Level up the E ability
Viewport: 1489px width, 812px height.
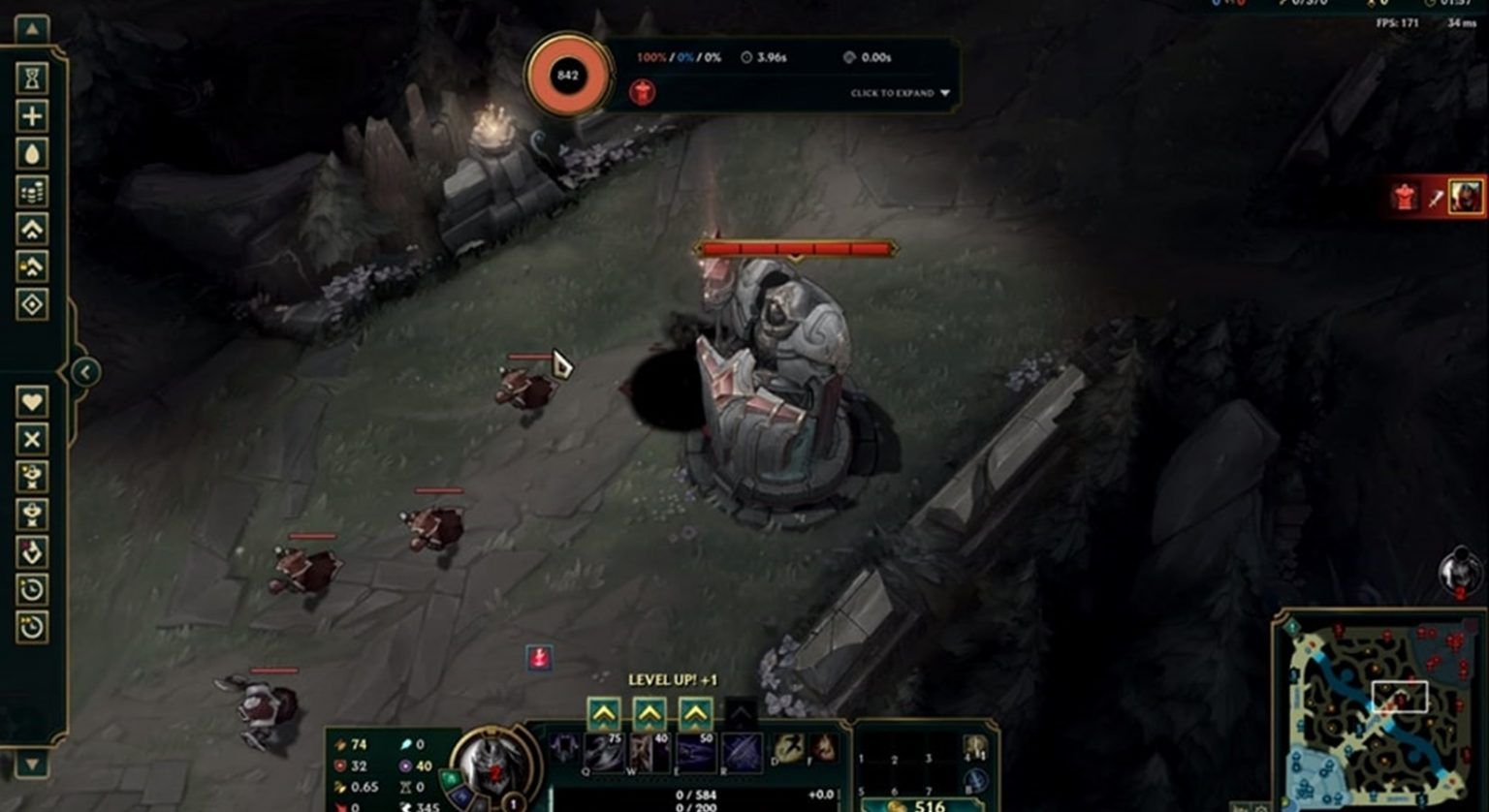click(x=695, y=715)
